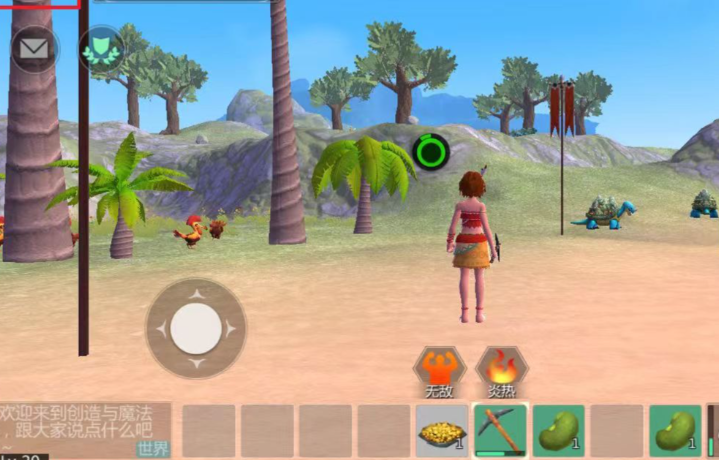Open the mail envelope icon

point(34,48)
